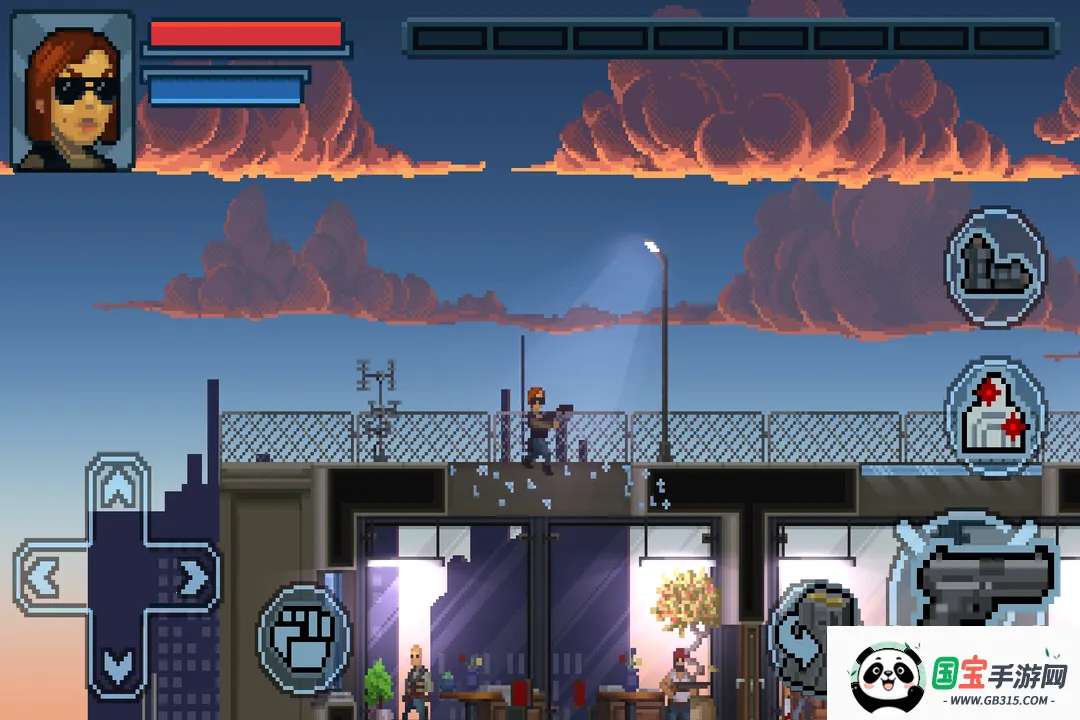Tap the d-pad up arrow
The image size is (1080, 720).
[118, 490]
